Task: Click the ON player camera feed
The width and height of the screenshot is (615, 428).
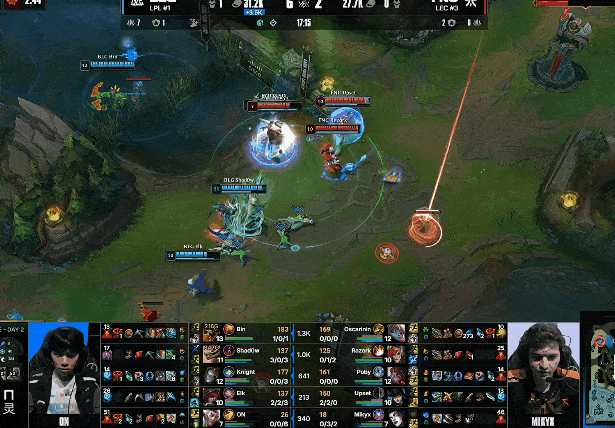Action: click(63, 370)
